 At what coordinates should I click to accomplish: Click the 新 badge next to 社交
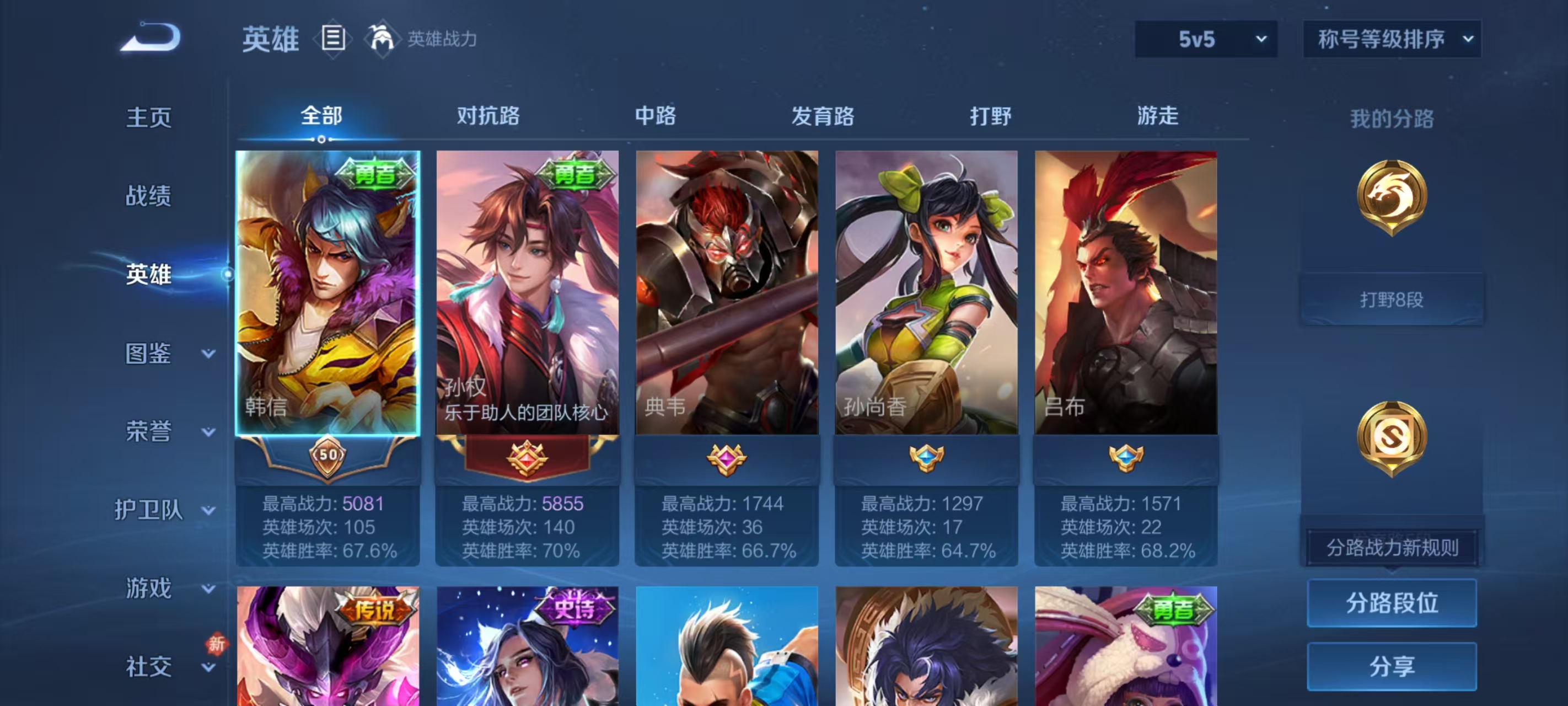tap(217, 644)
